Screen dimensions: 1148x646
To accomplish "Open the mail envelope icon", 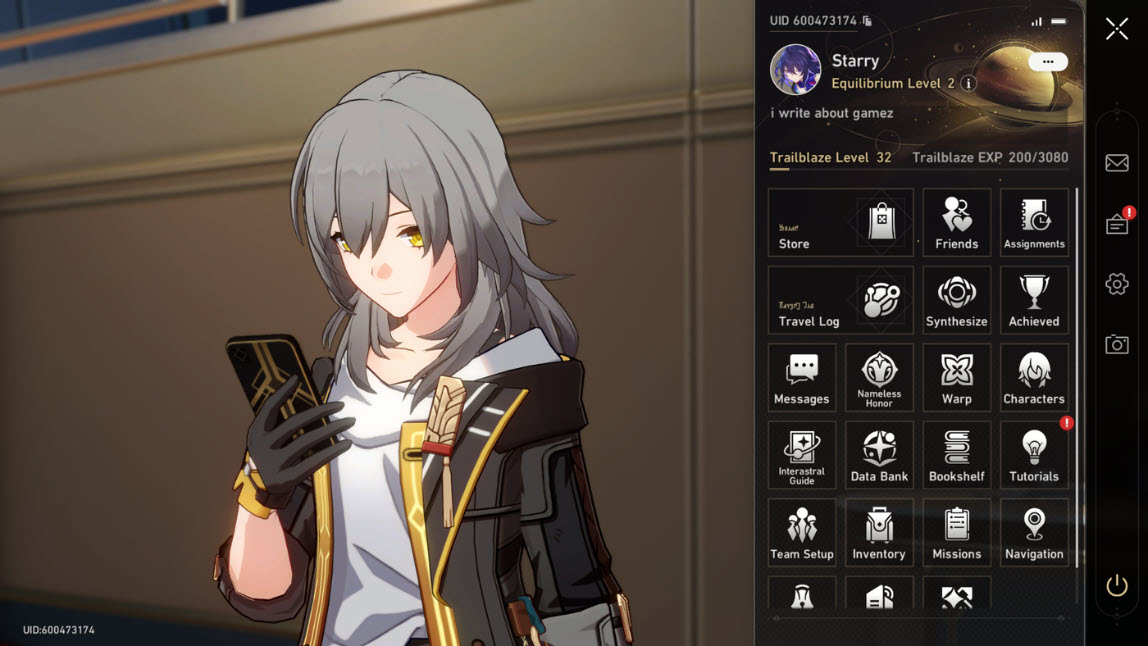I will pyautogui.click(x=1117, y=163).
